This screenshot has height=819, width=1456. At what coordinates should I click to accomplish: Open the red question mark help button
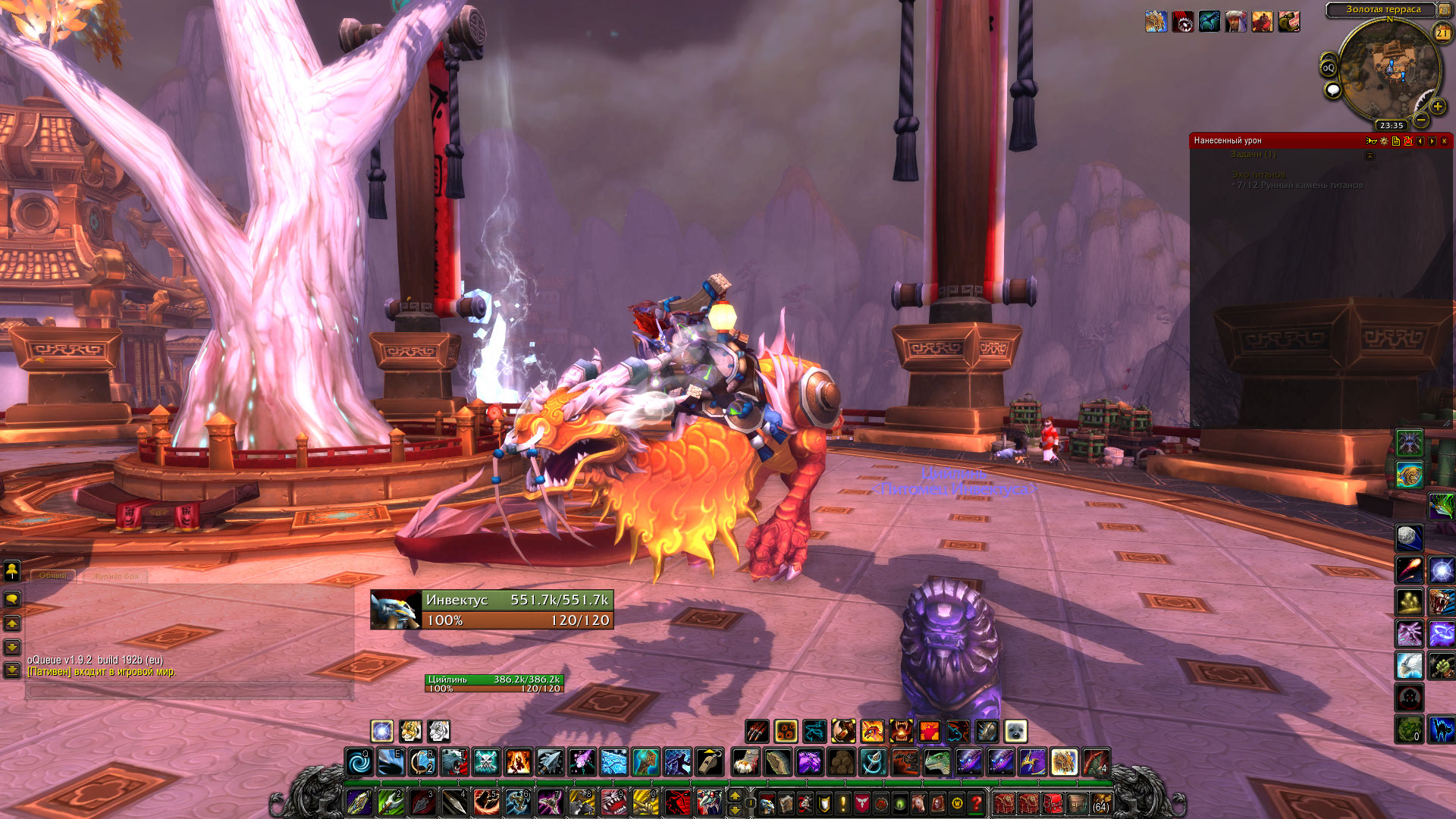tap(976, 802)
